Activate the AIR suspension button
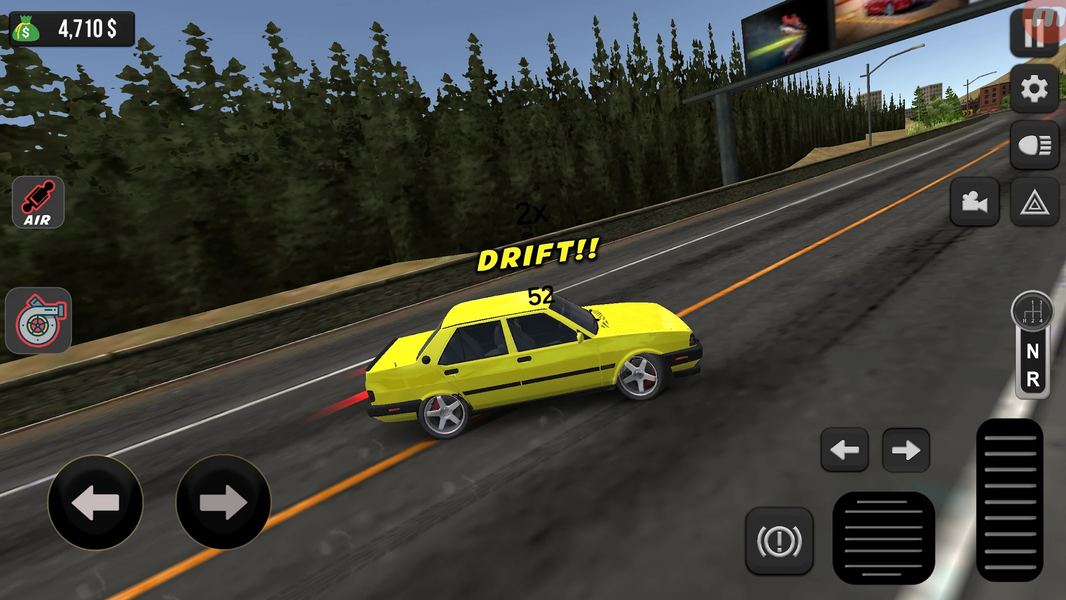 pyautogui.click(x=38, y=202)
